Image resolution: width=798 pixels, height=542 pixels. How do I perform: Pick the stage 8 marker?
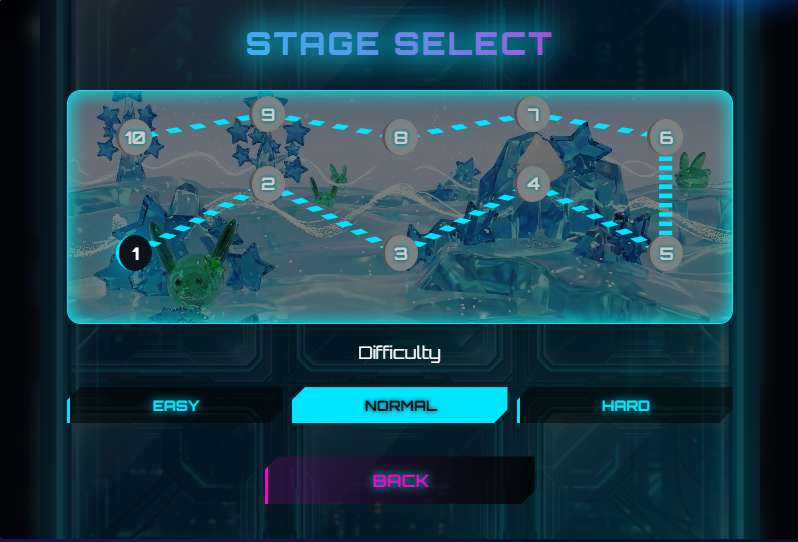tap(400, 138)
